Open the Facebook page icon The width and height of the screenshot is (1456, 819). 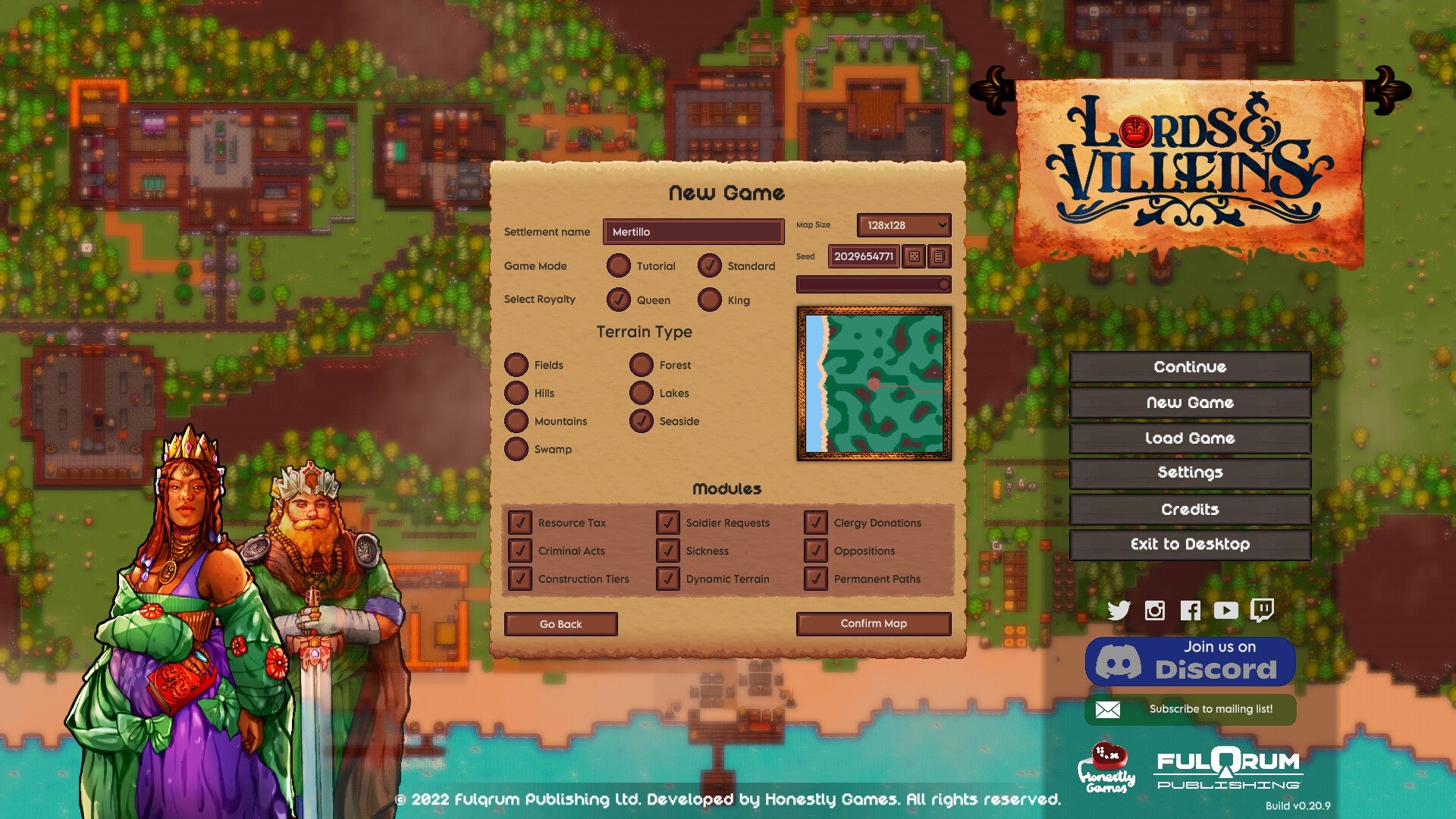pyautogui.click(x=1191, y=610)
